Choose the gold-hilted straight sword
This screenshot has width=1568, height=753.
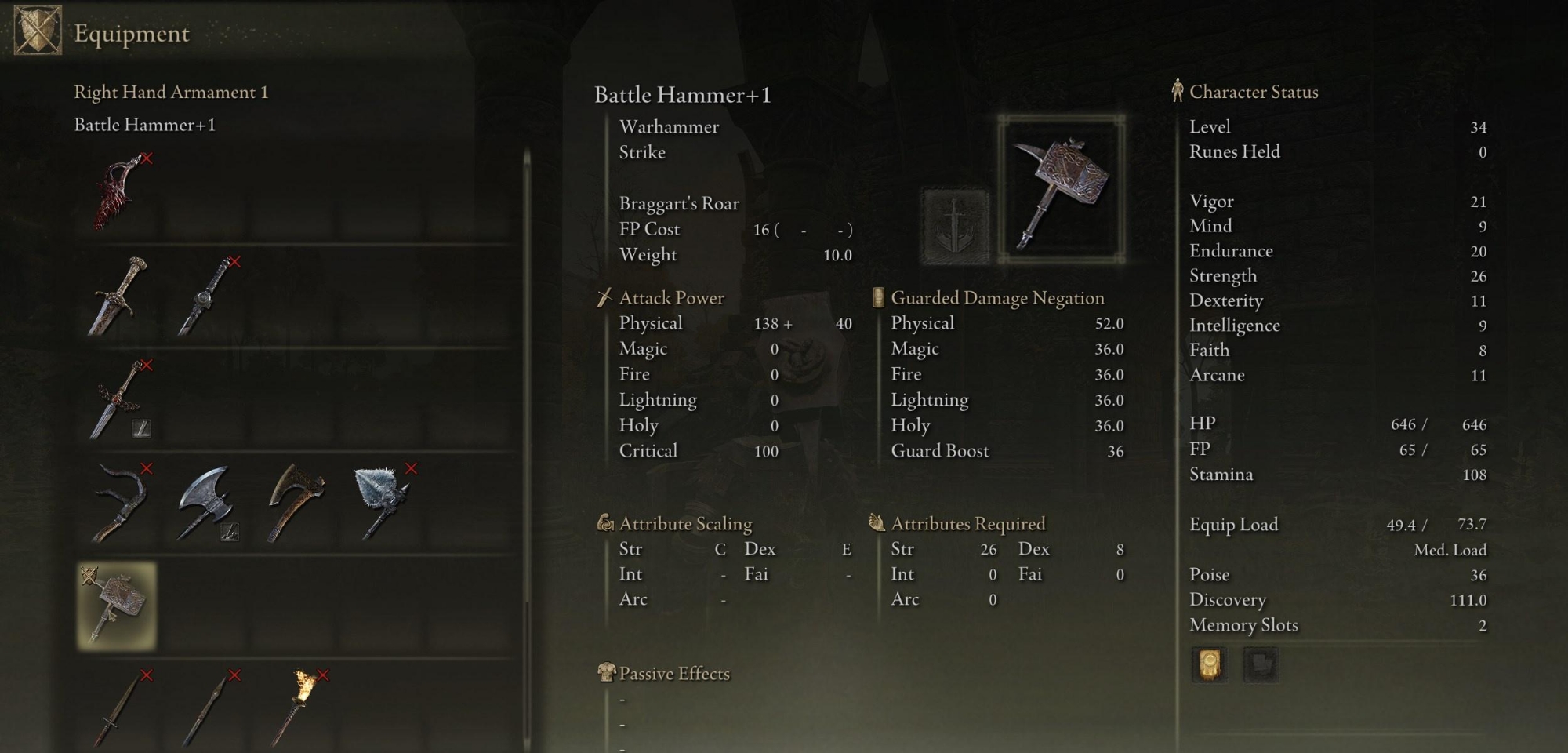point(119,296)
